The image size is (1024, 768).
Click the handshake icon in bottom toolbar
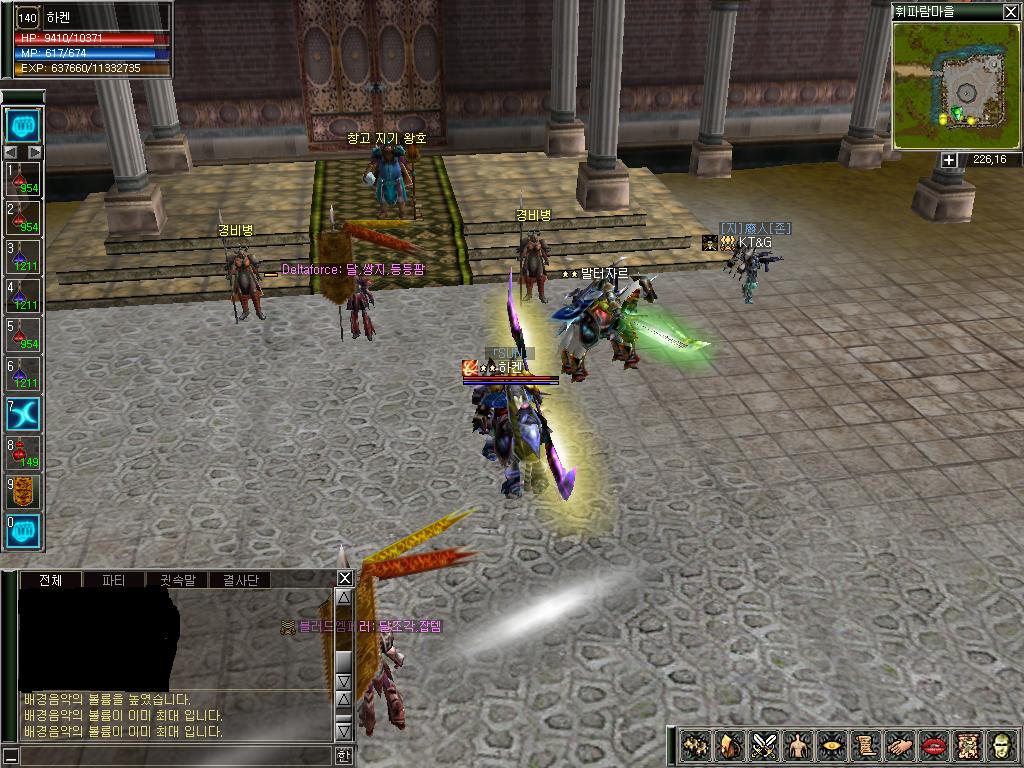[x=901, y=746]
